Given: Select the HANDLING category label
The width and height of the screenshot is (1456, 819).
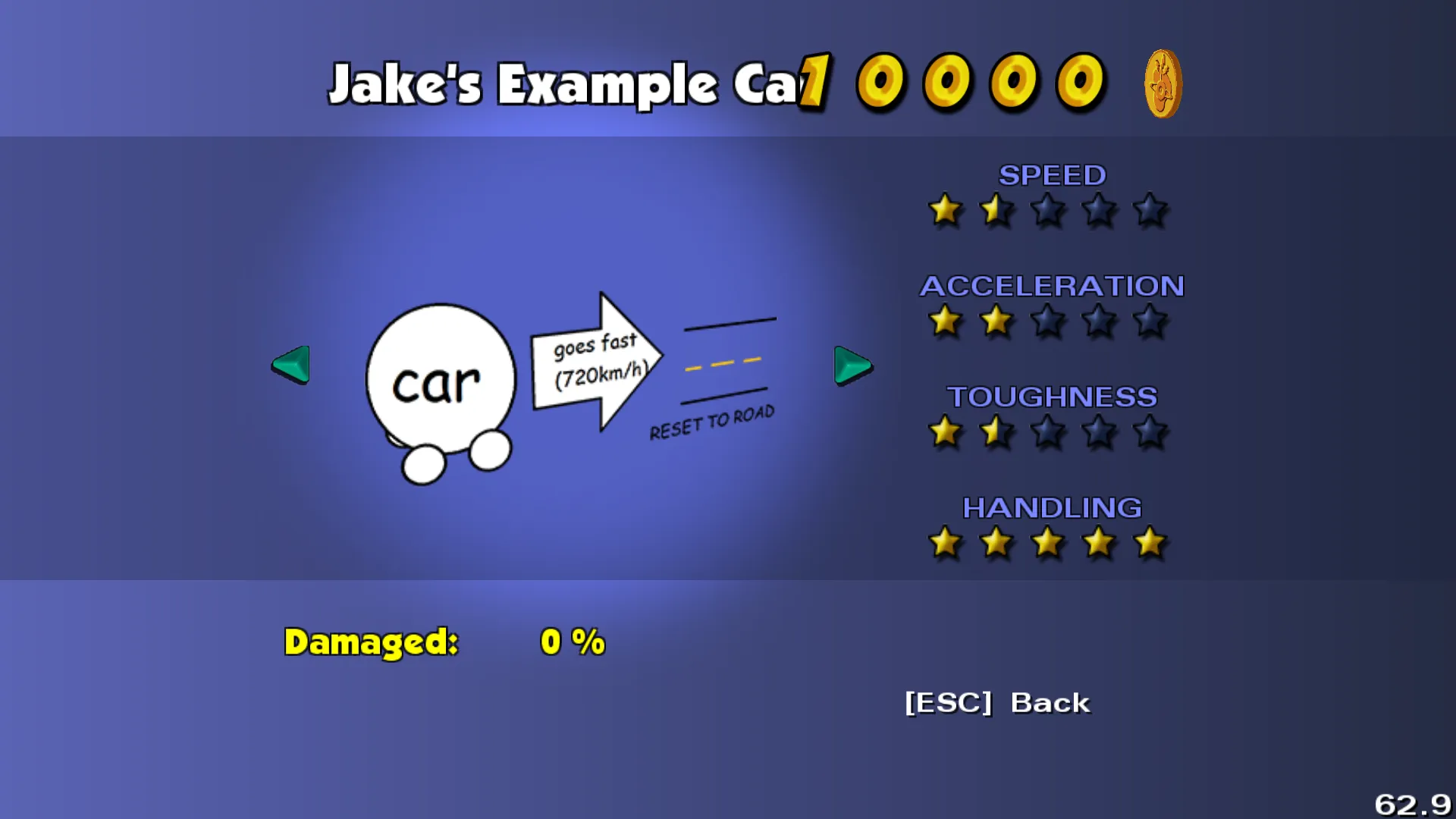Looking at the screenshot, I should tap(1053, 508).
